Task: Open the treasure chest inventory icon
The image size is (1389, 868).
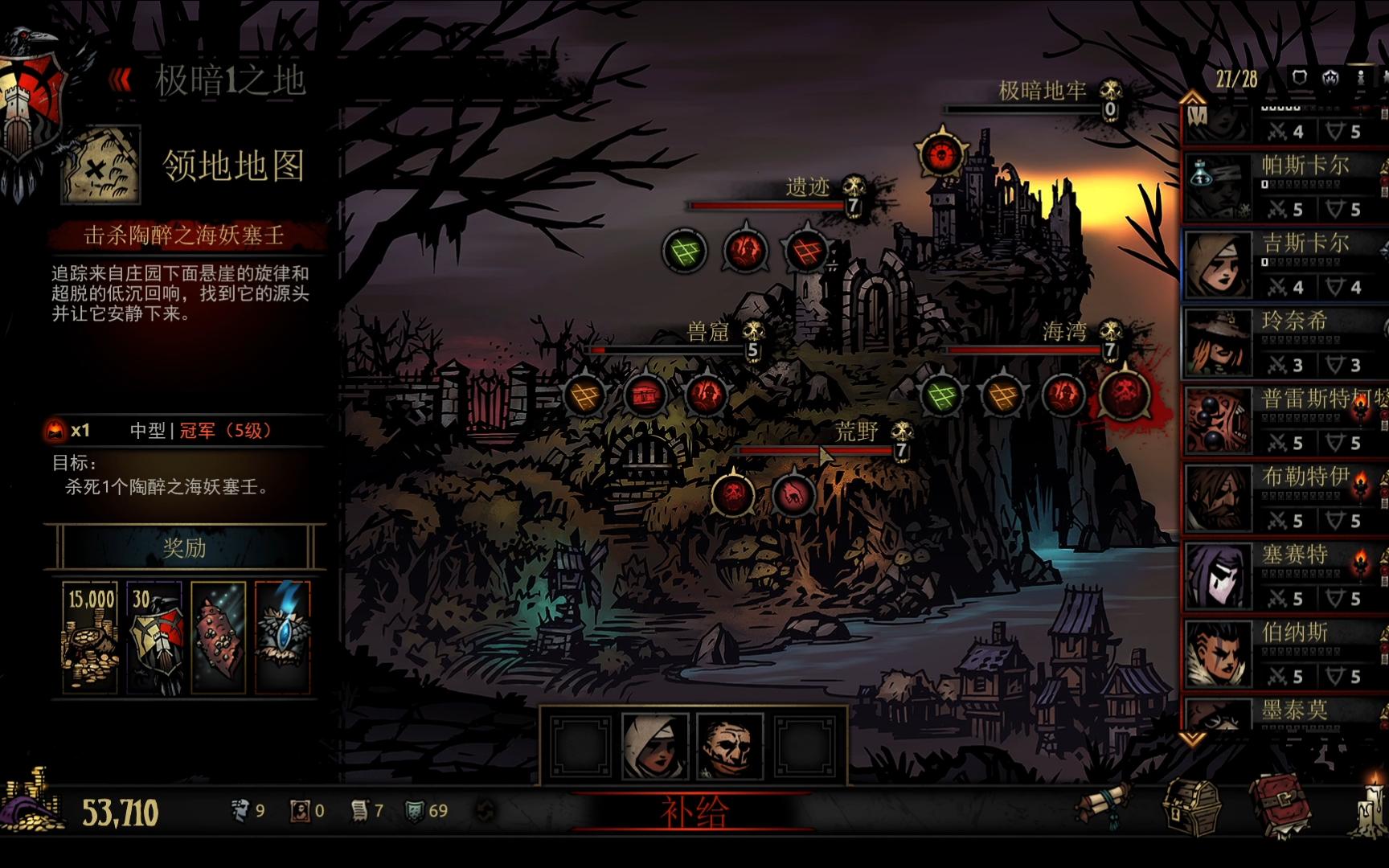Action: click(1194, 806)
